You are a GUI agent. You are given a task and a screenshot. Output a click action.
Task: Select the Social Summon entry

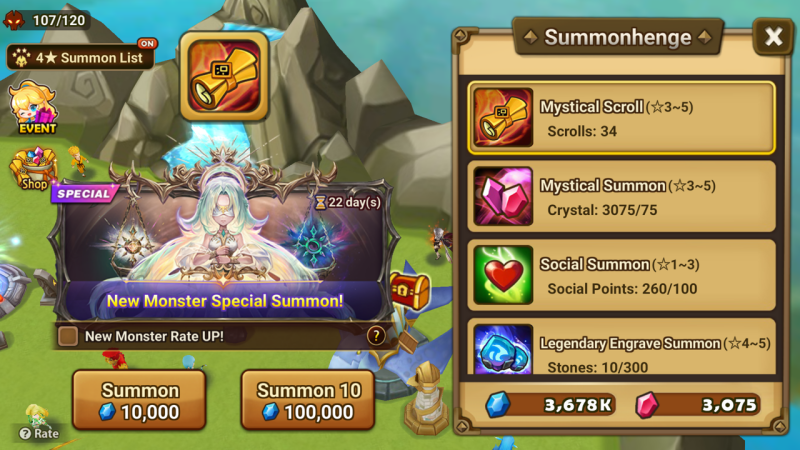(x=620, y=277)
